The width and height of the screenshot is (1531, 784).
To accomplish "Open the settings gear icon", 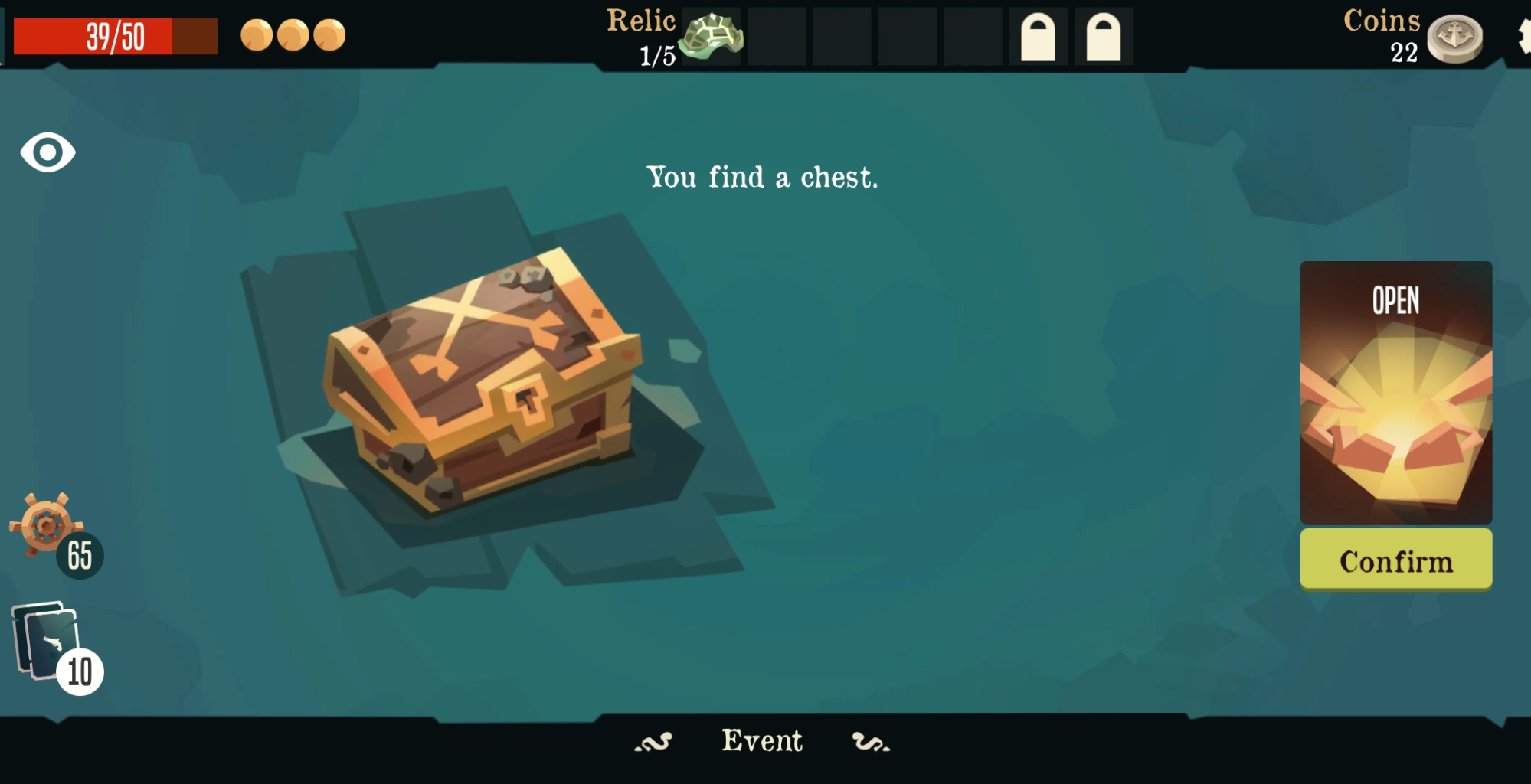I will (1523, 36).
